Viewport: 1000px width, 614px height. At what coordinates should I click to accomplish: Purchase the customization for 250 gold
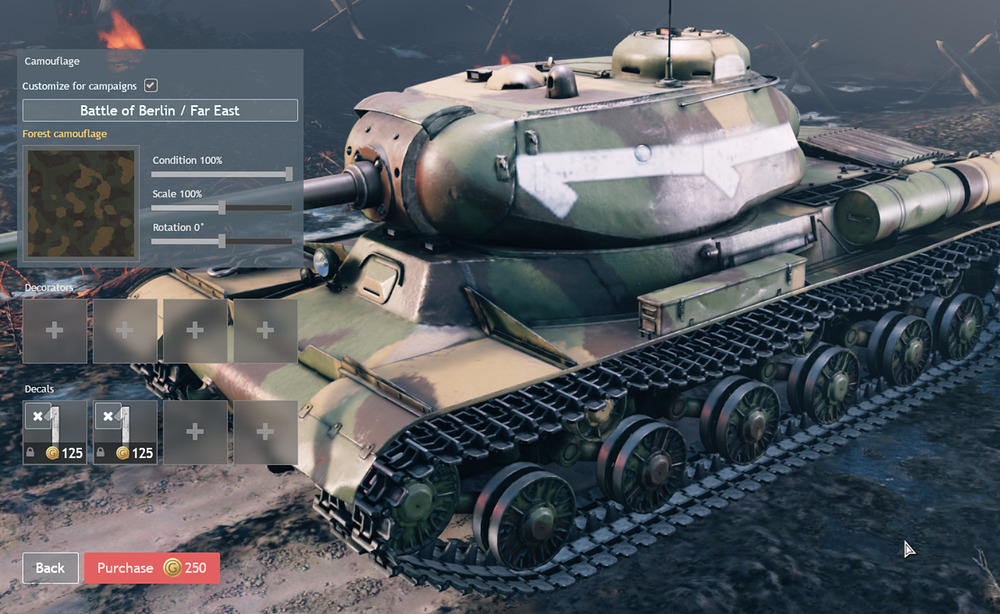tap(152, 568)
